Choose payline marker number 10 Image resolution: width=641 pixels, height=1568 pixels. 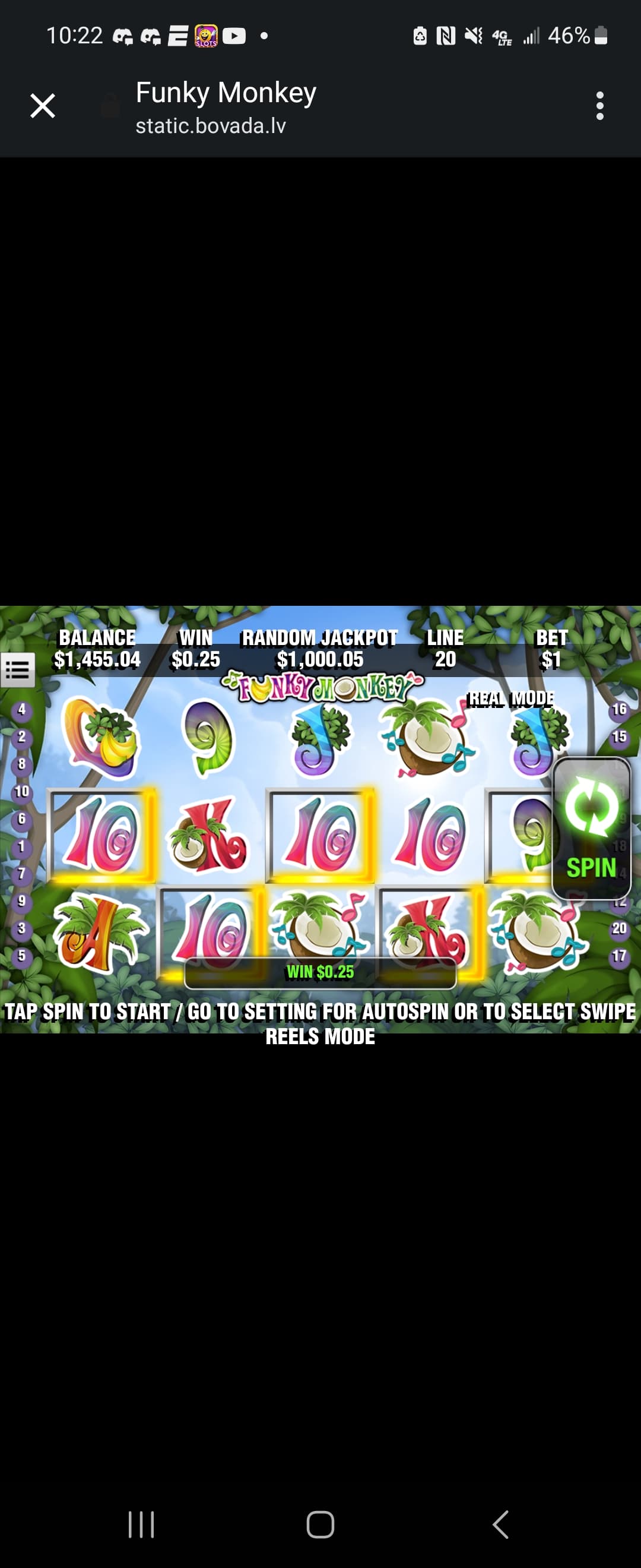(x=22, y=791)
